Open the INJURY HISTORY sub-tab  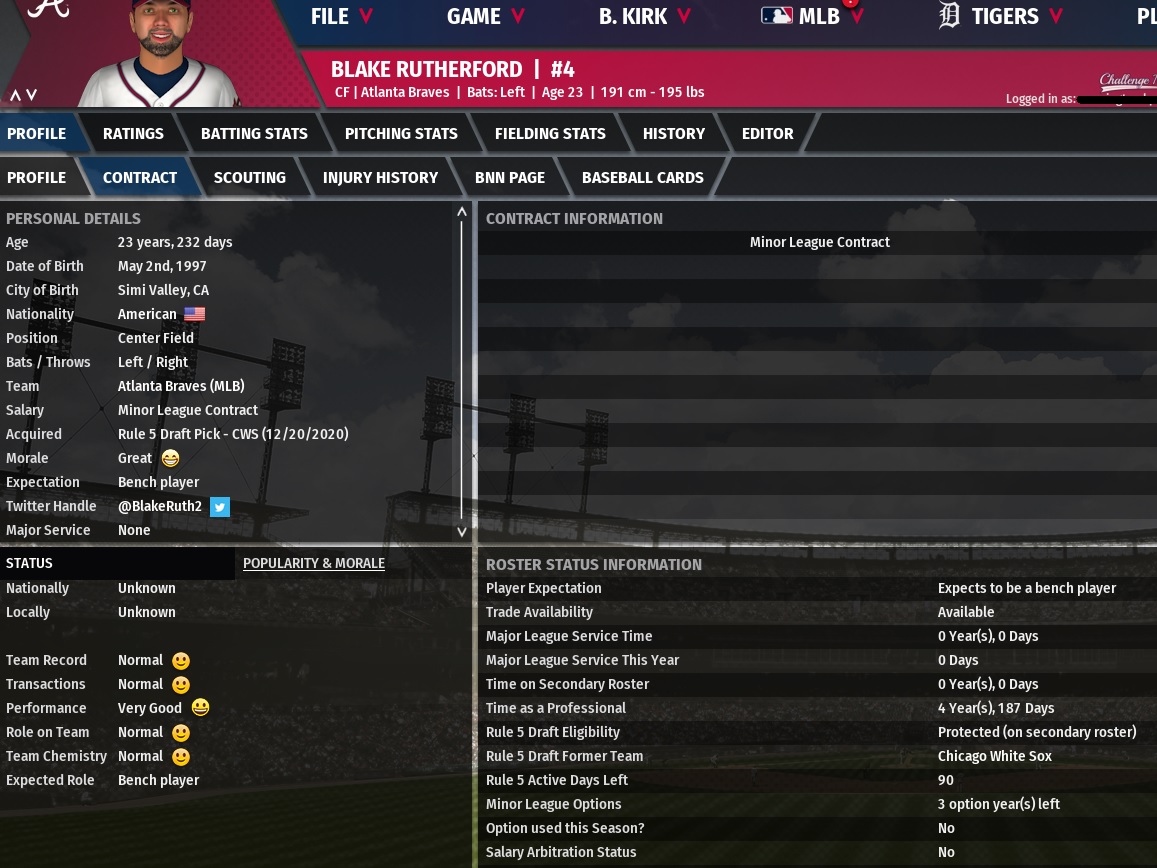pyautogui.click(x=380, y=177)
